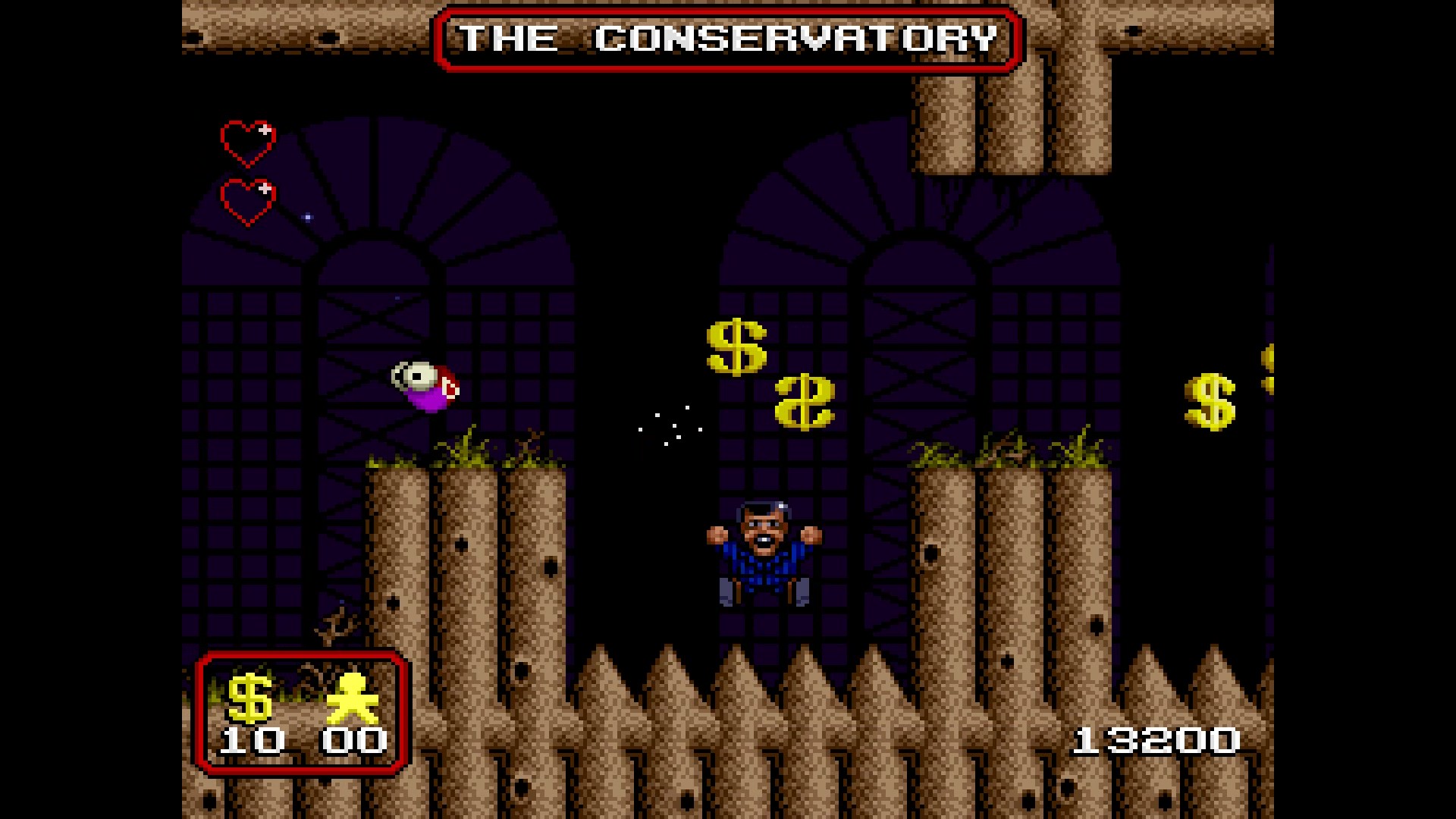Click the lives counter showing 00
The height and width of the screenshot is (819, 1456).
pos(356,739)
